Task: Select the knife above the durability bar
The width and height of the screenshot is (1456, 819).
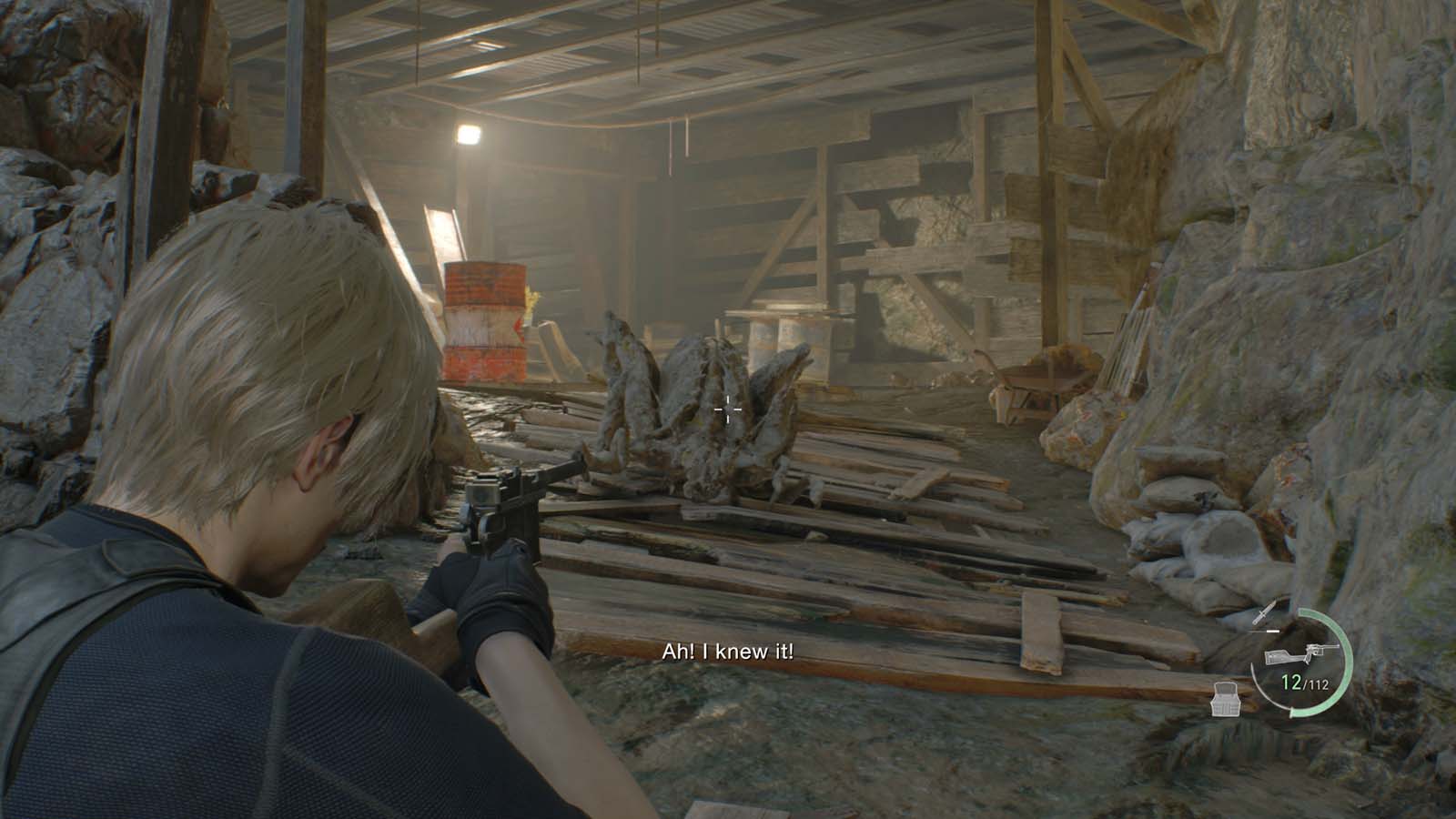Action: [1263, 612]
